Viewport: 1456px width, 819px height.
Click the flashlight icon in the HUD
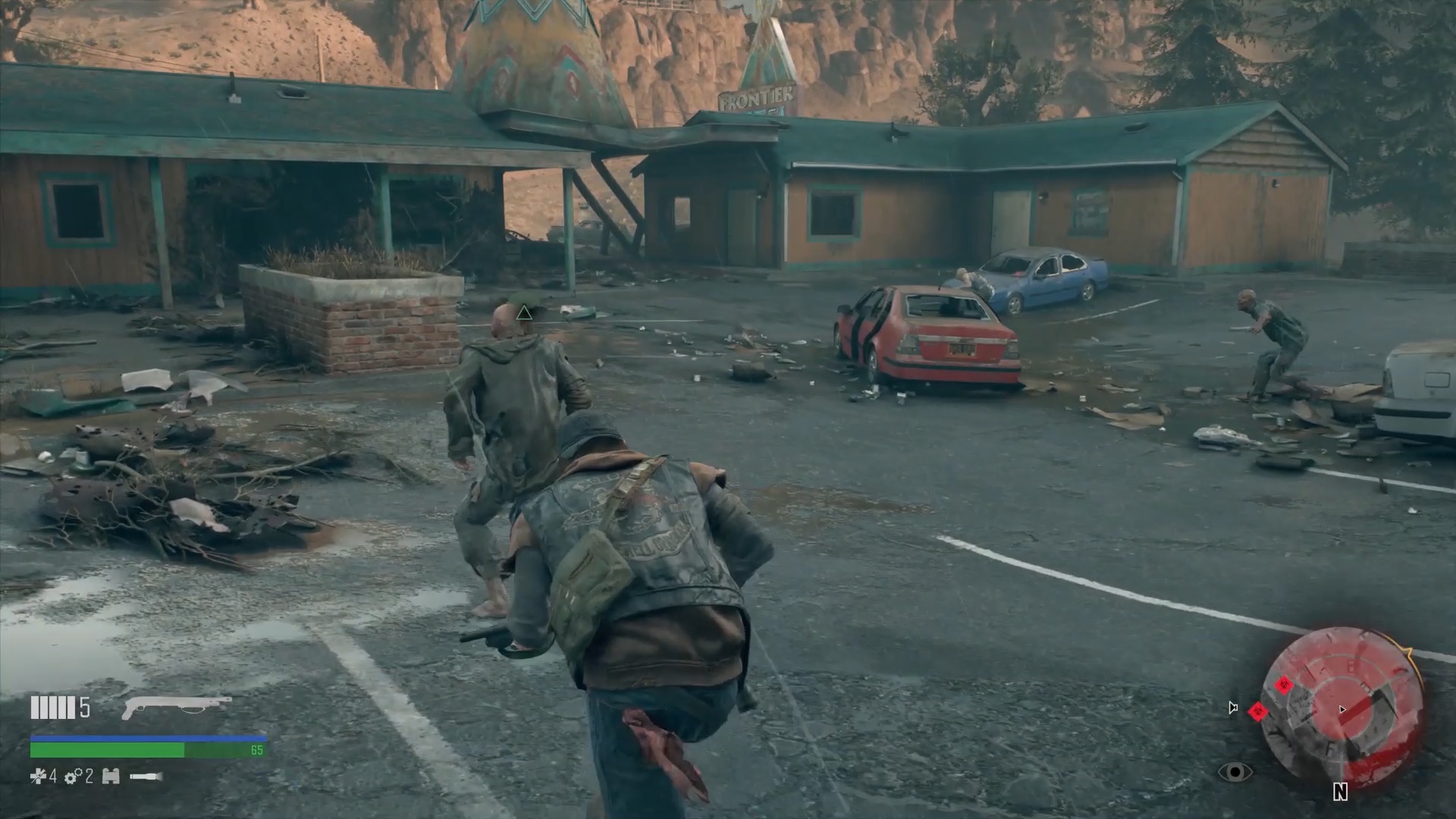click(147, 777)
